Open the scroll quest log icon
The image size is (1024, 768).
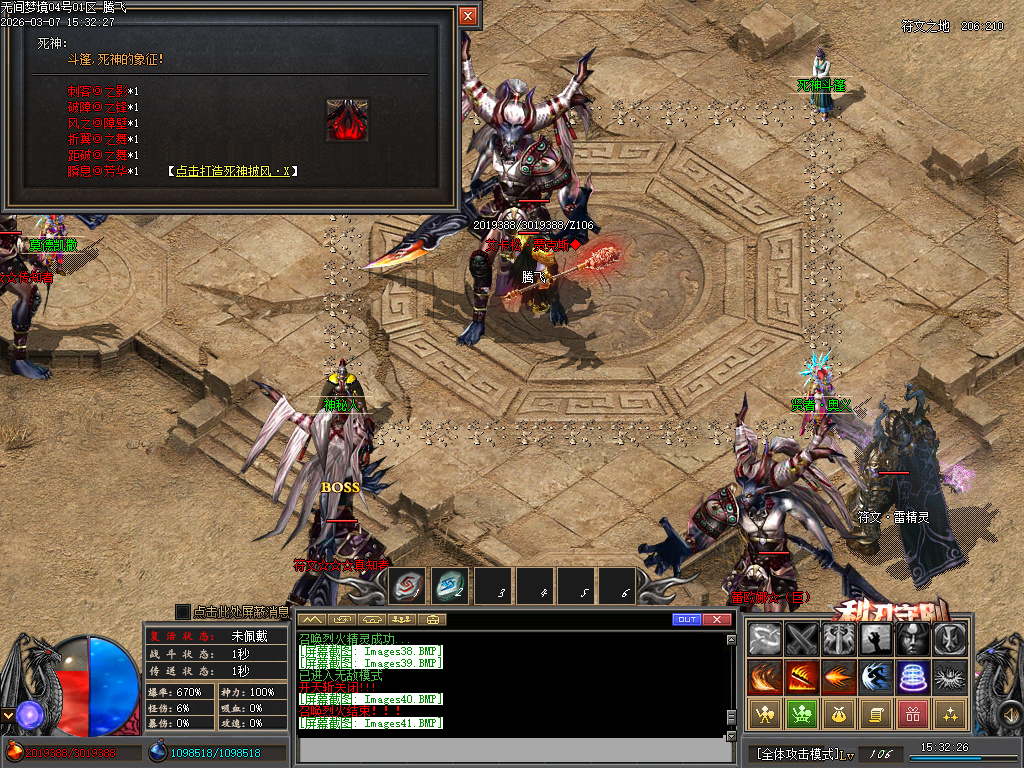coord(876,714)
